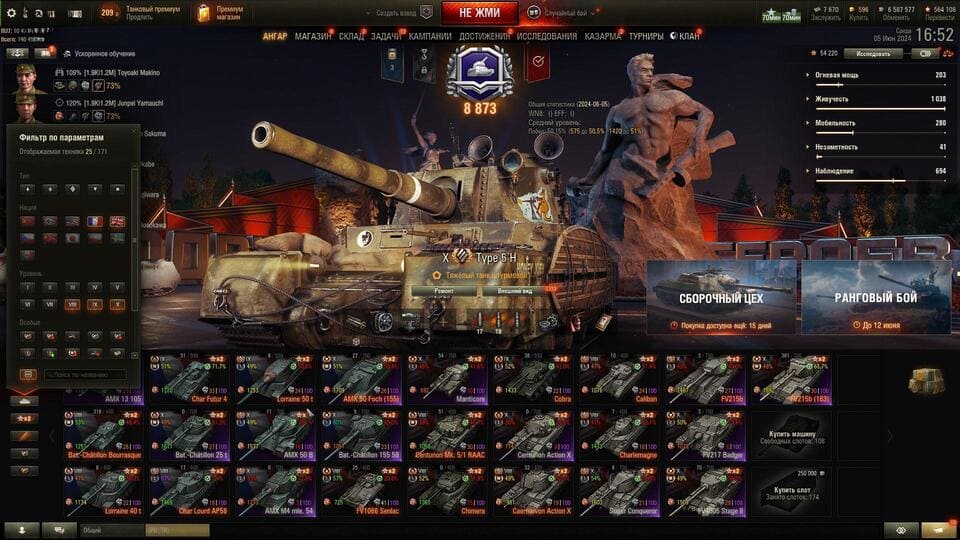Open the КАЗАРМА tab
The height and width of the screenshot is (540, 960).
tap(602, 36)
